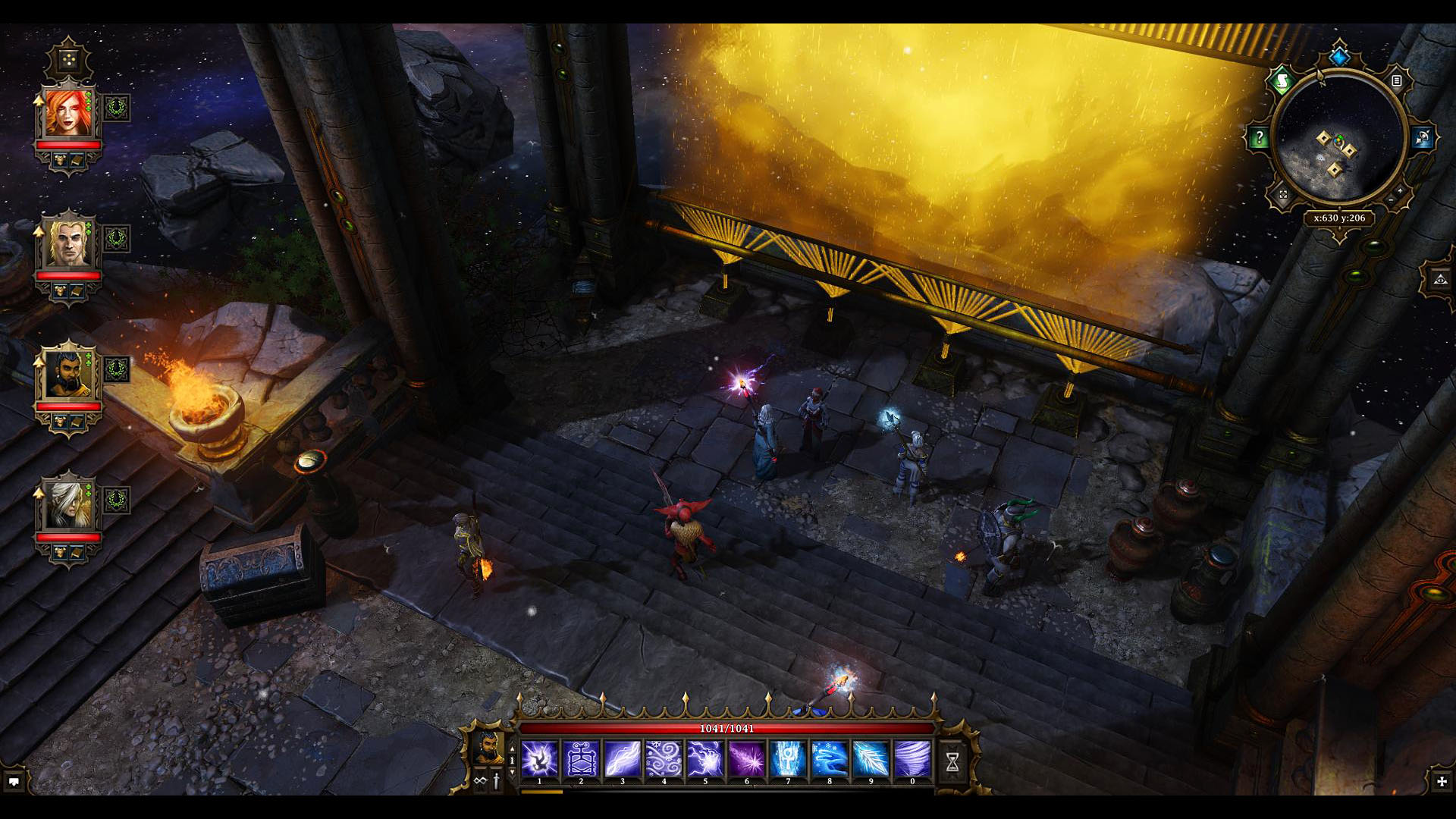Viewport: 1456px width, 819px height.
Task: Click the fullscreen map icon below the minimap
Action: [x=1282, y=195]
